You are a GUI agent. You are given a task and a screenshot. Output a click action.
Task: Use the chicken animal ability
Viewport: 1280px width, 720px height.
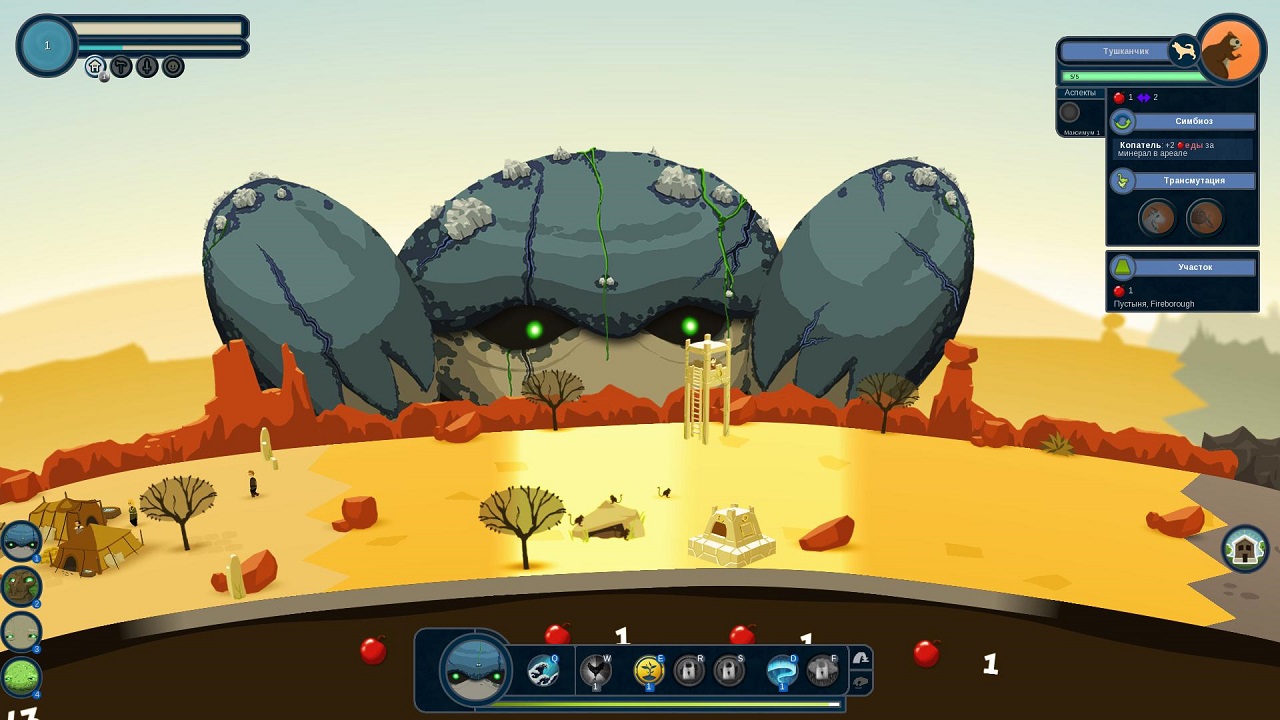coord(597,670)
